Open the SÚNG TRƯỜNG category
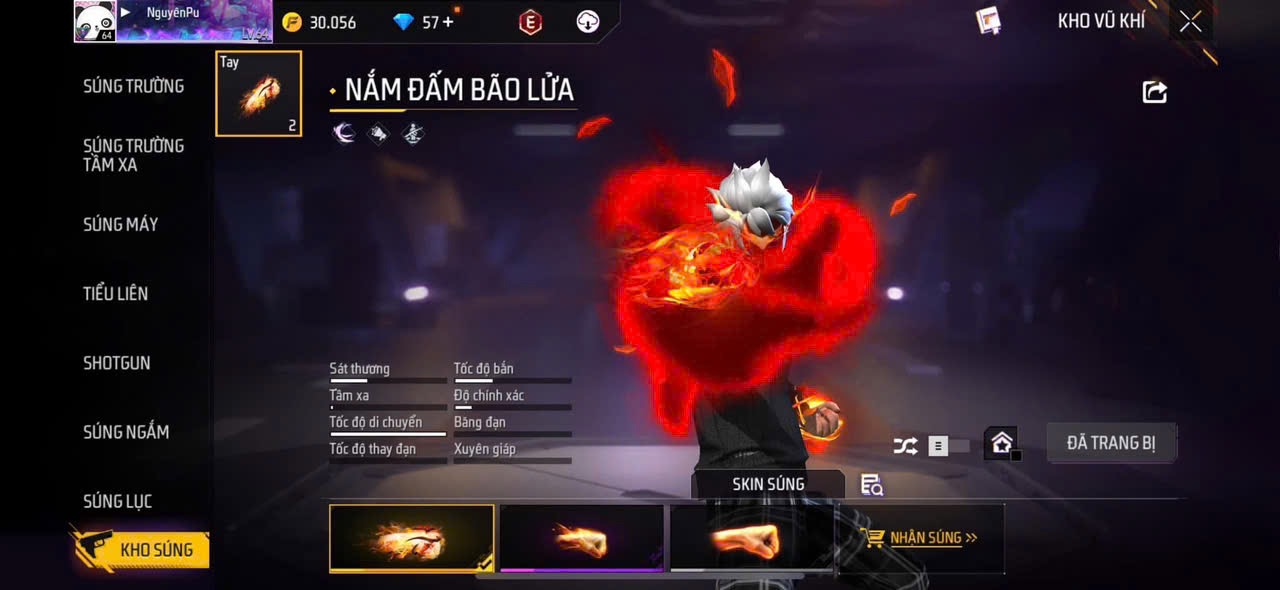 [x=133, y=86]
